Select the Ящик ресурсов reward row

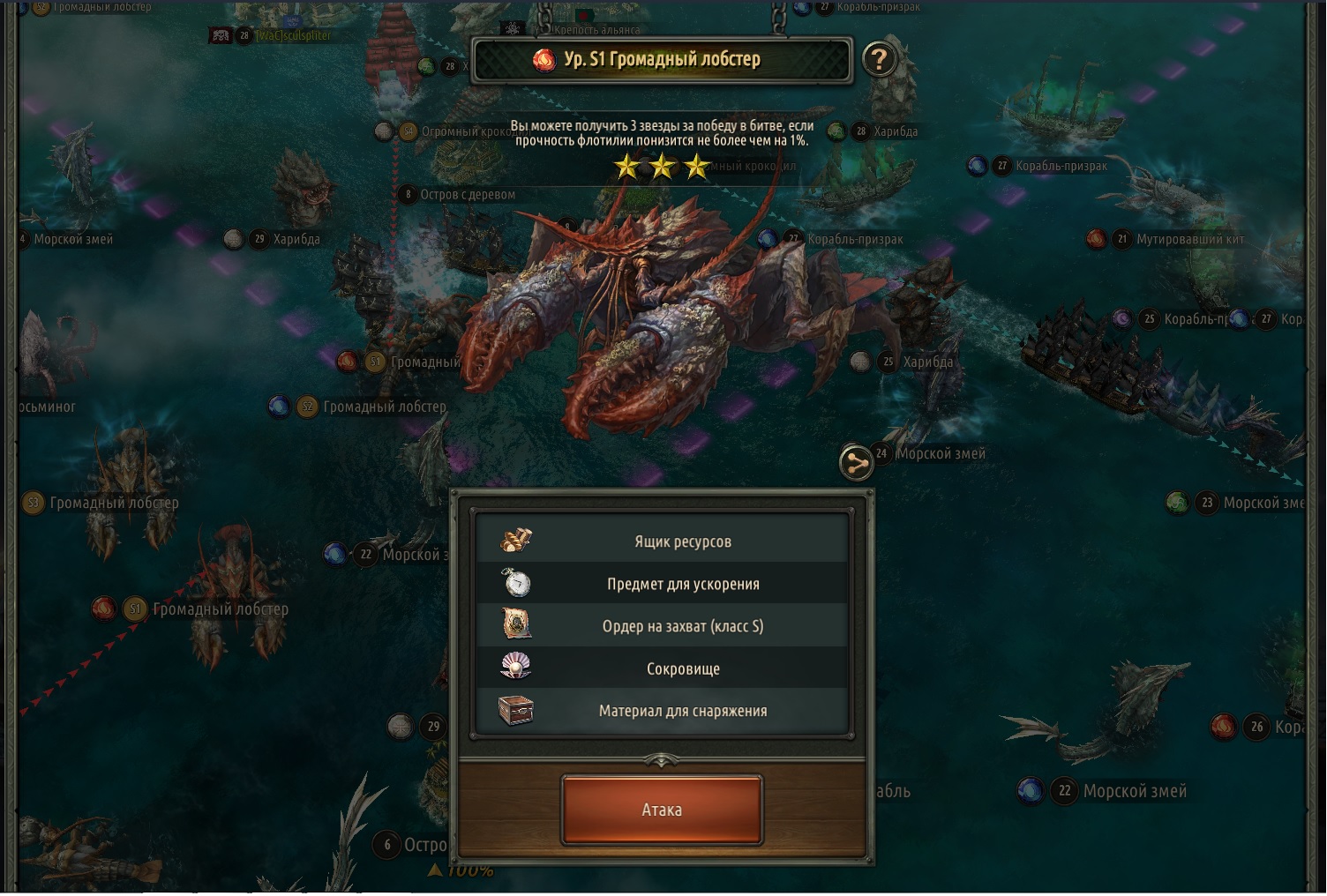coord(663,541)
